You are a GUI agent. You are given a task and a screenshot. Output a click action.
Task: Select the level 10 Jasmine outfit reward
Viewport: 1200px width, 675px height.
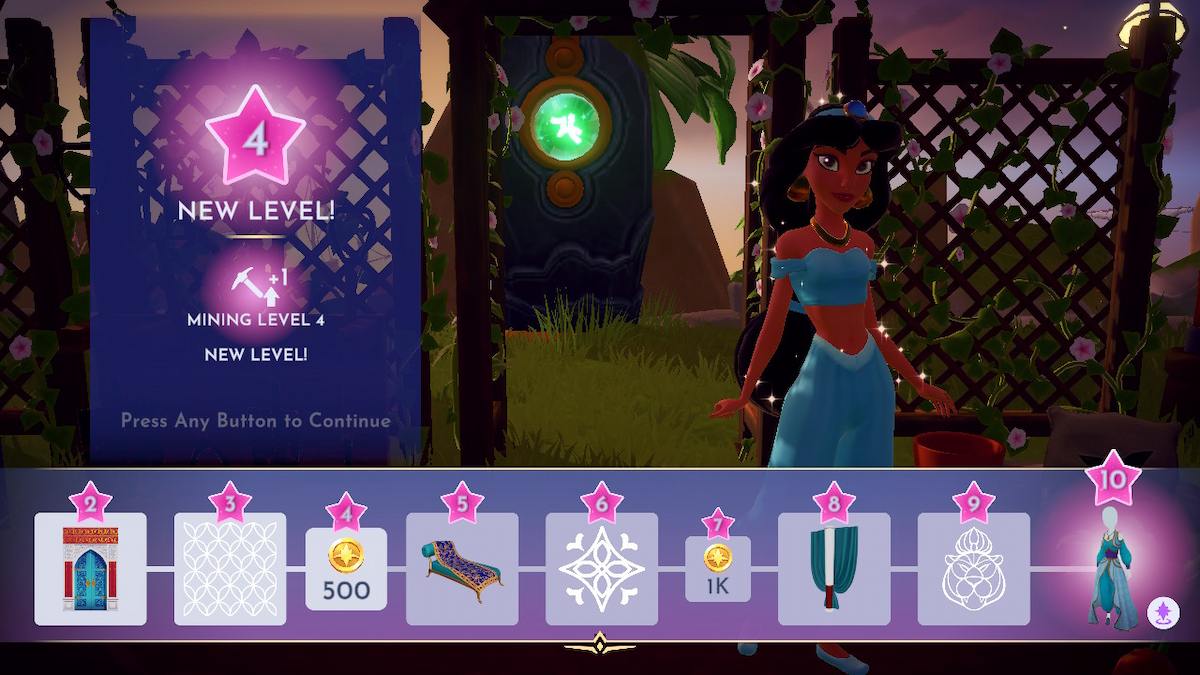1113,569
